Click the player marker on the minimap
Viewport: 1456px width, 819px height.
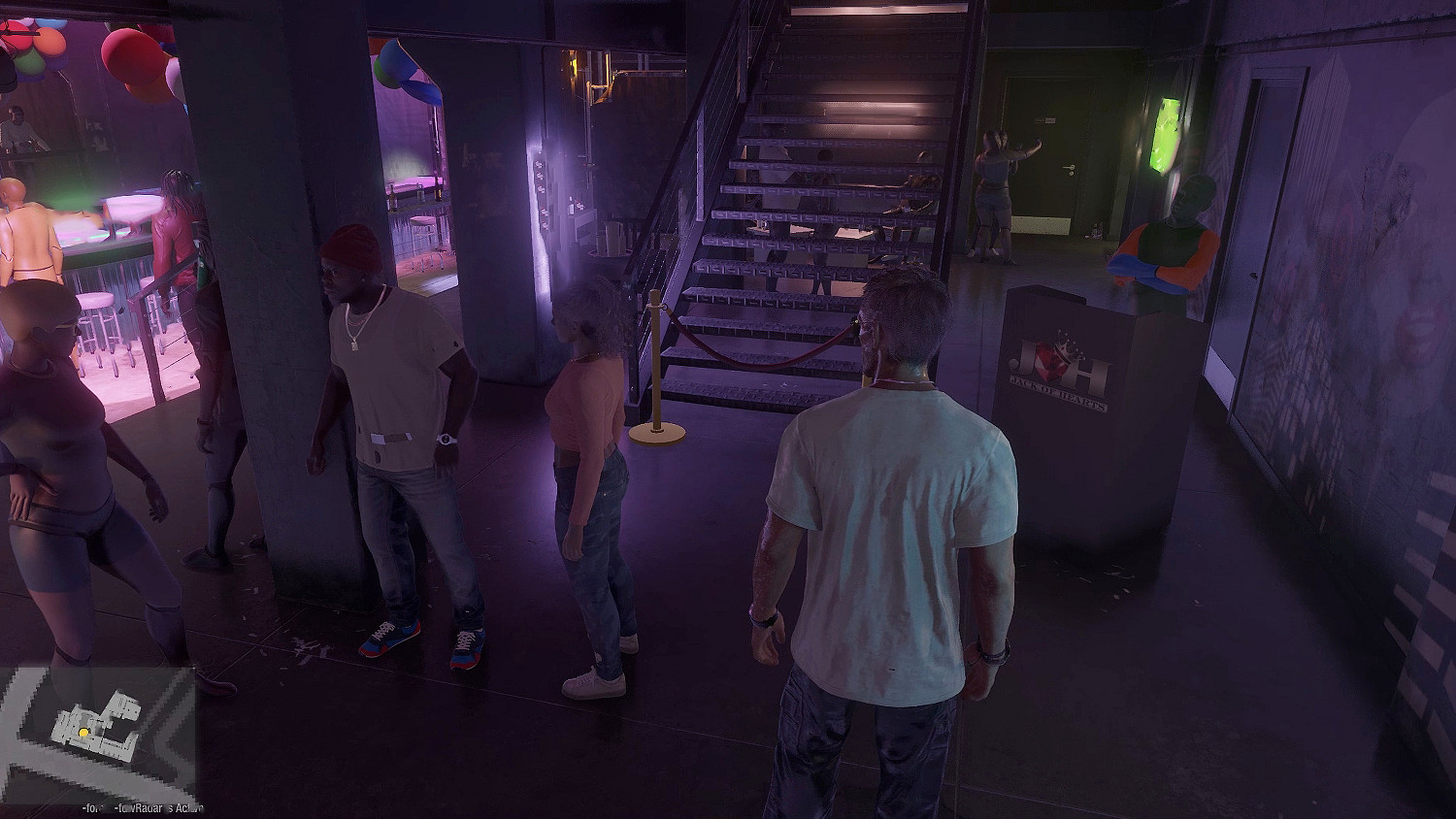click(85, 733)
